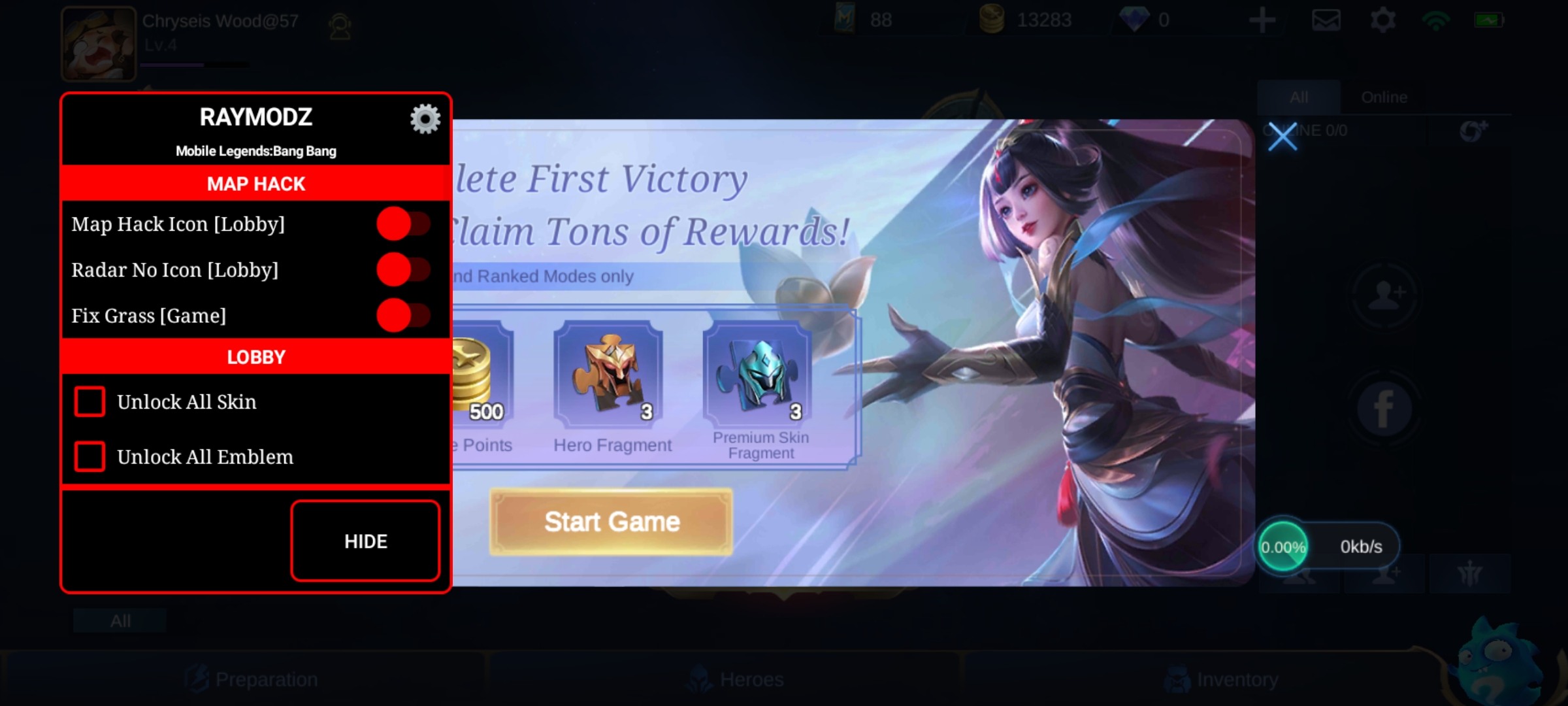This screenshot has height=706, width=1568.
Task: Check the Unlock All Emblem box
Action: [90, 456]
